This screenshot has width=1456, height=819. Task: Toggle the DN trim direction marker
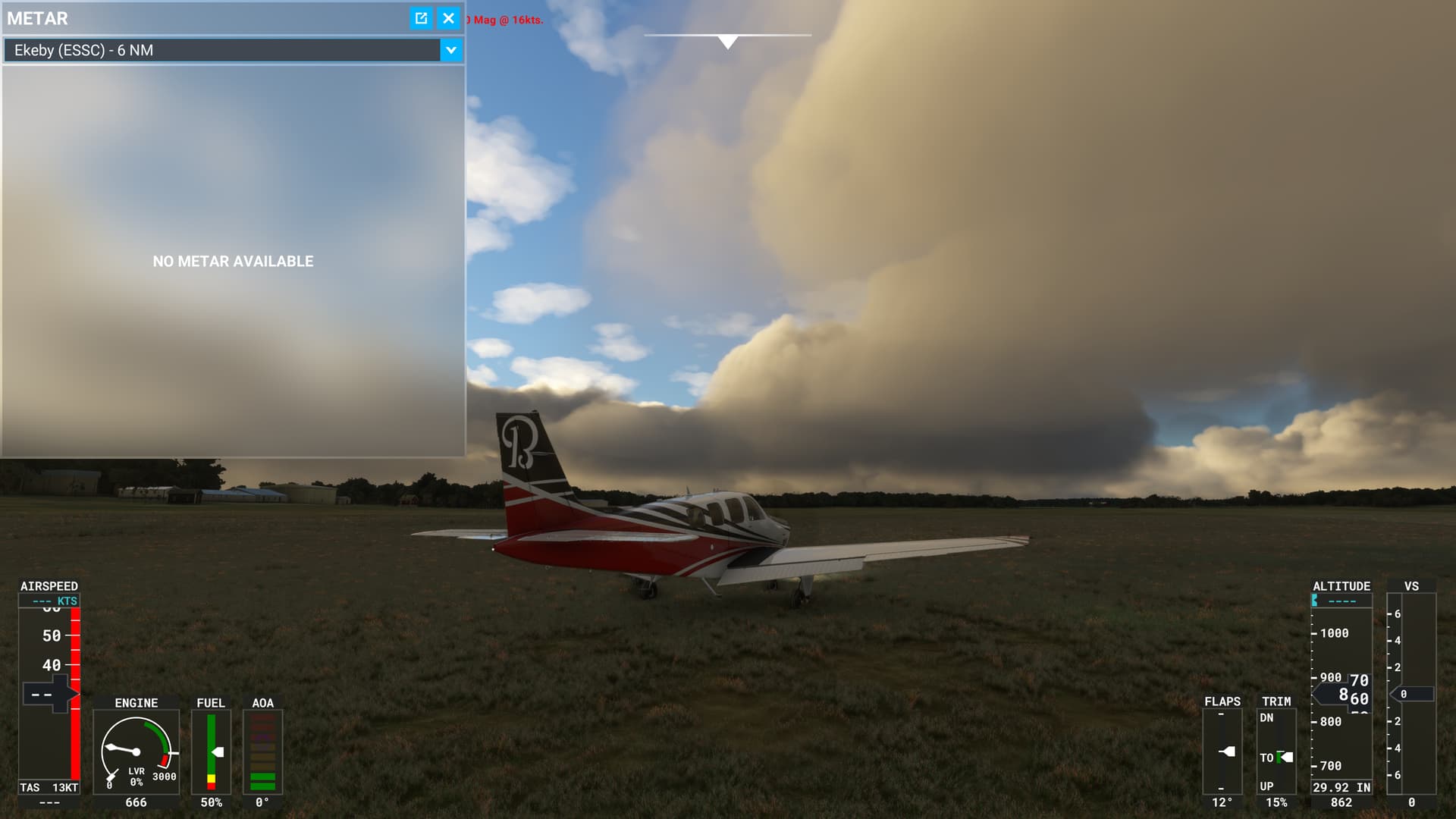[x=1267, y=719]
